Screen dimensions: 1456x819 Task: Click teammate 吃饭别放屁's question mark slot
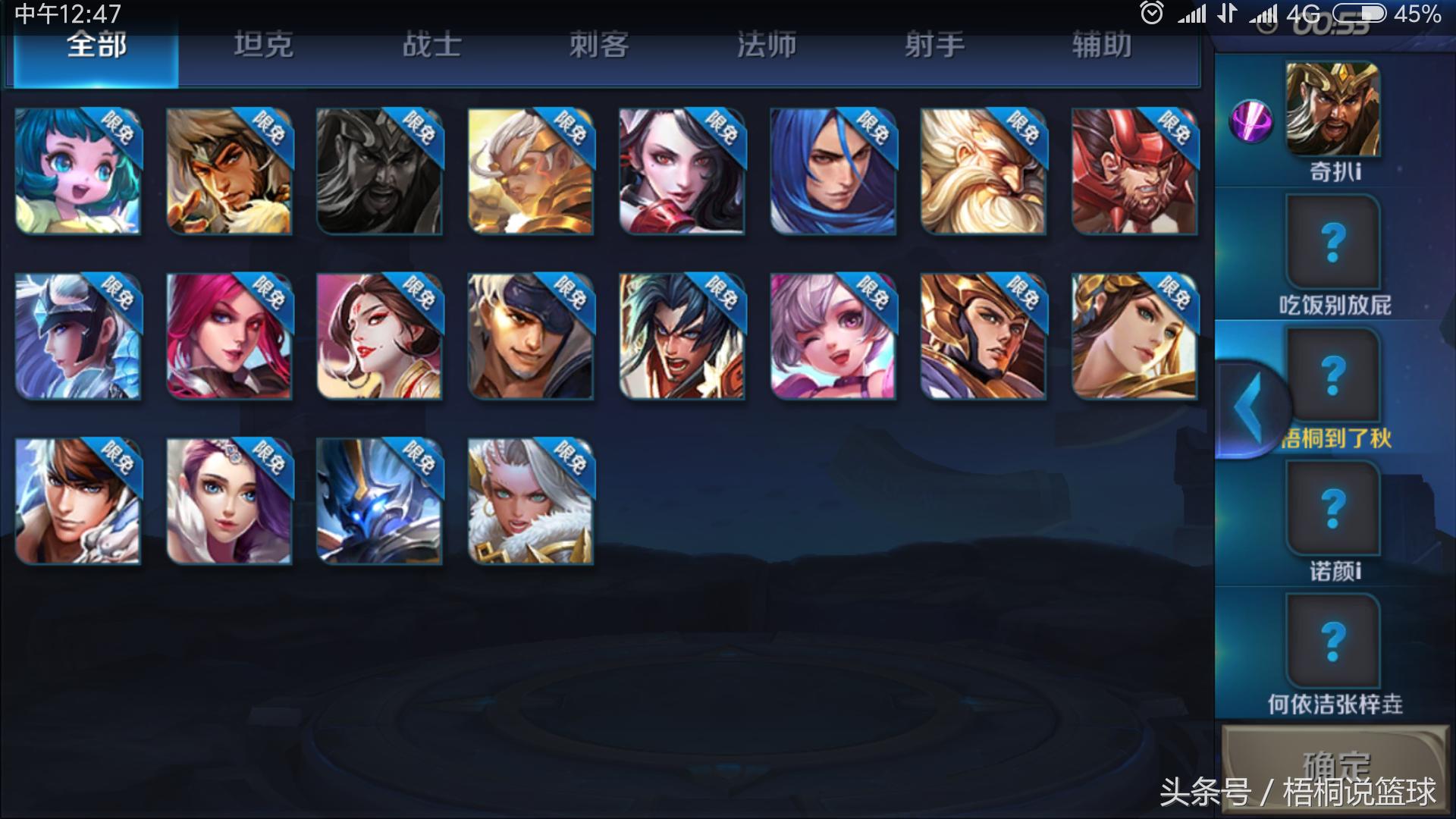tap(1332, 241)
